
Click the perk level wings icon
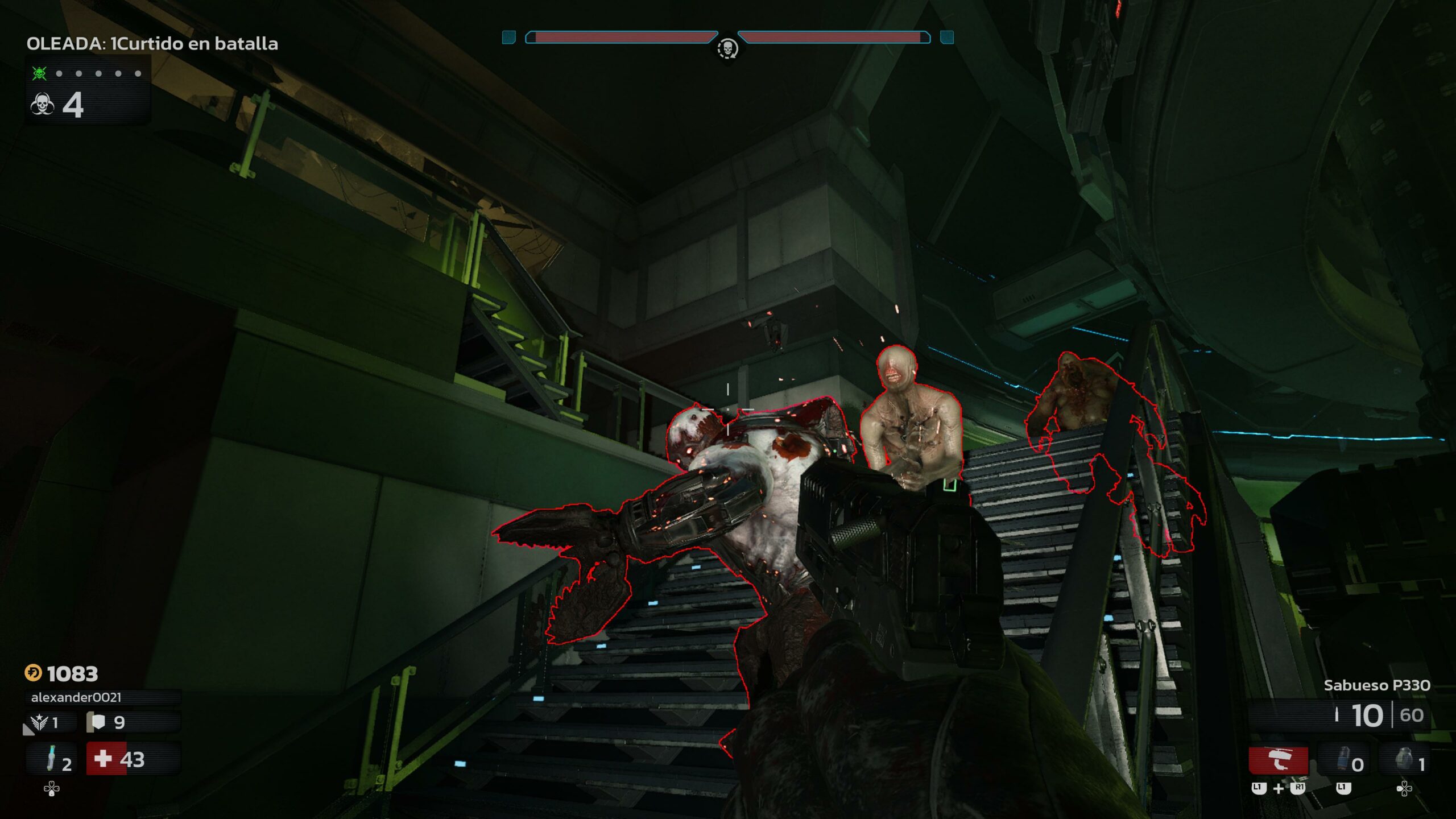pyautogui.click(x=40, y=722)
